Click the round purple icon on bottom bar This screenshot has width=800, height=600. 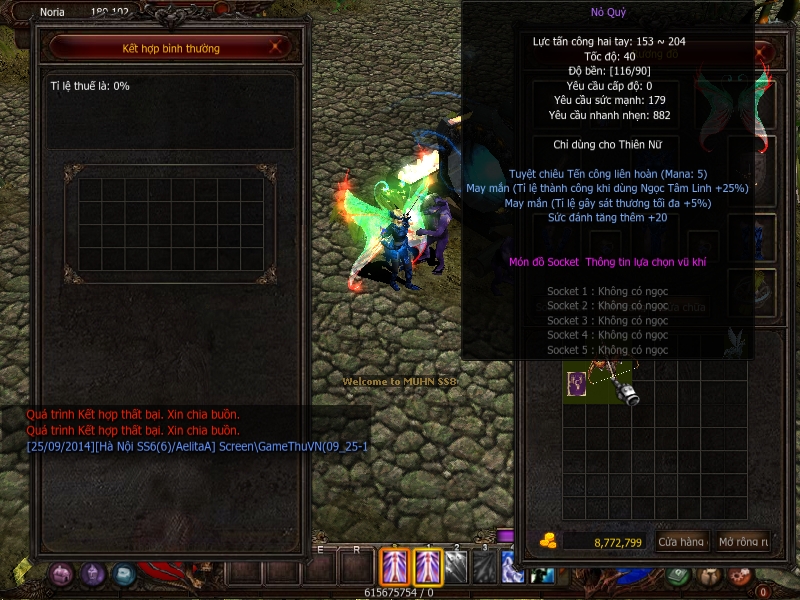[93, 574]
